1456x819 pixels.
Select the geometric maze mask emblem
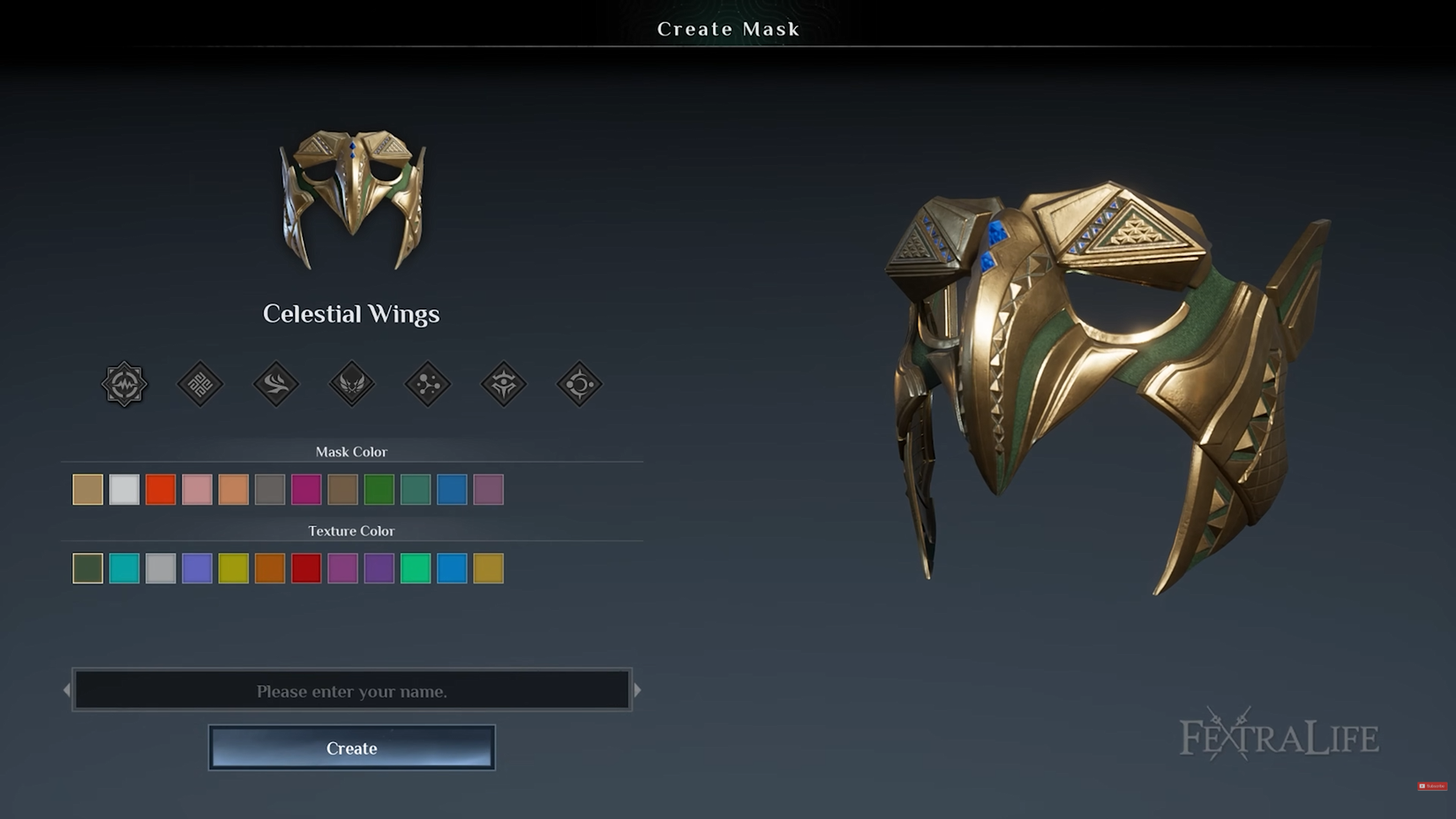pyautogui.click(x=200, y=385)
